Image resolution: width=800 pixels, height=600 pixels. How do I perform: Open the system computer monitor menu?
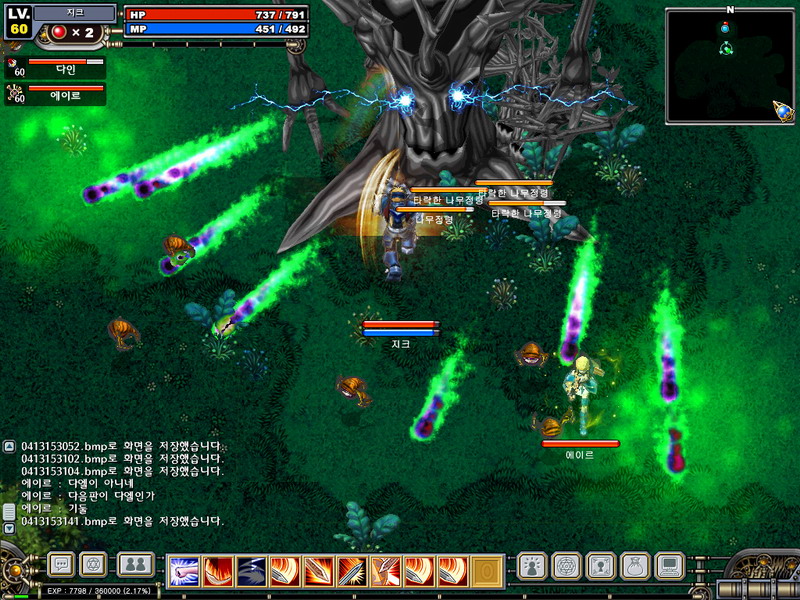click(669, 566)
